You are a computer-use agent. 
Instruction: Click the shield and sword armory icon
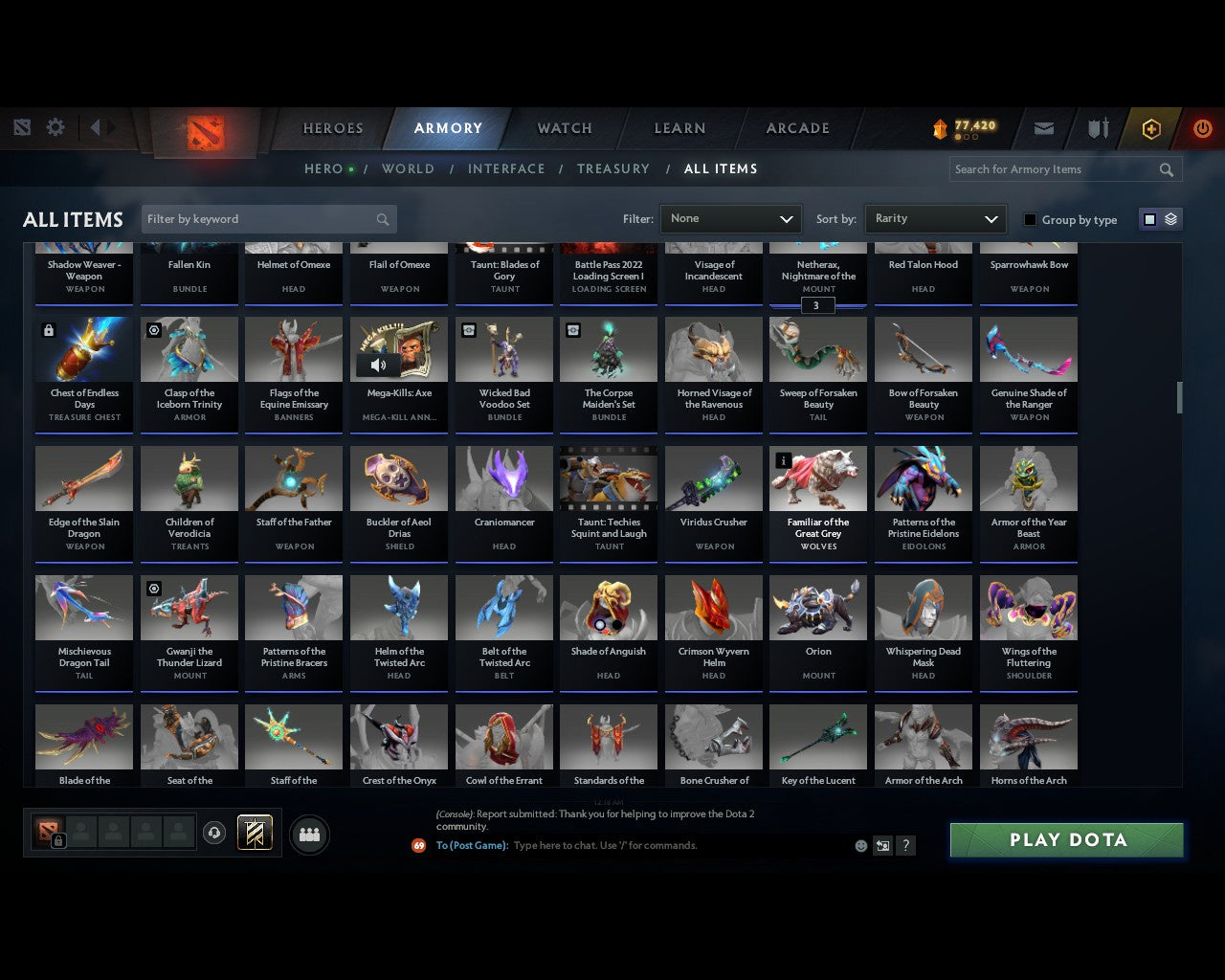1097,128
